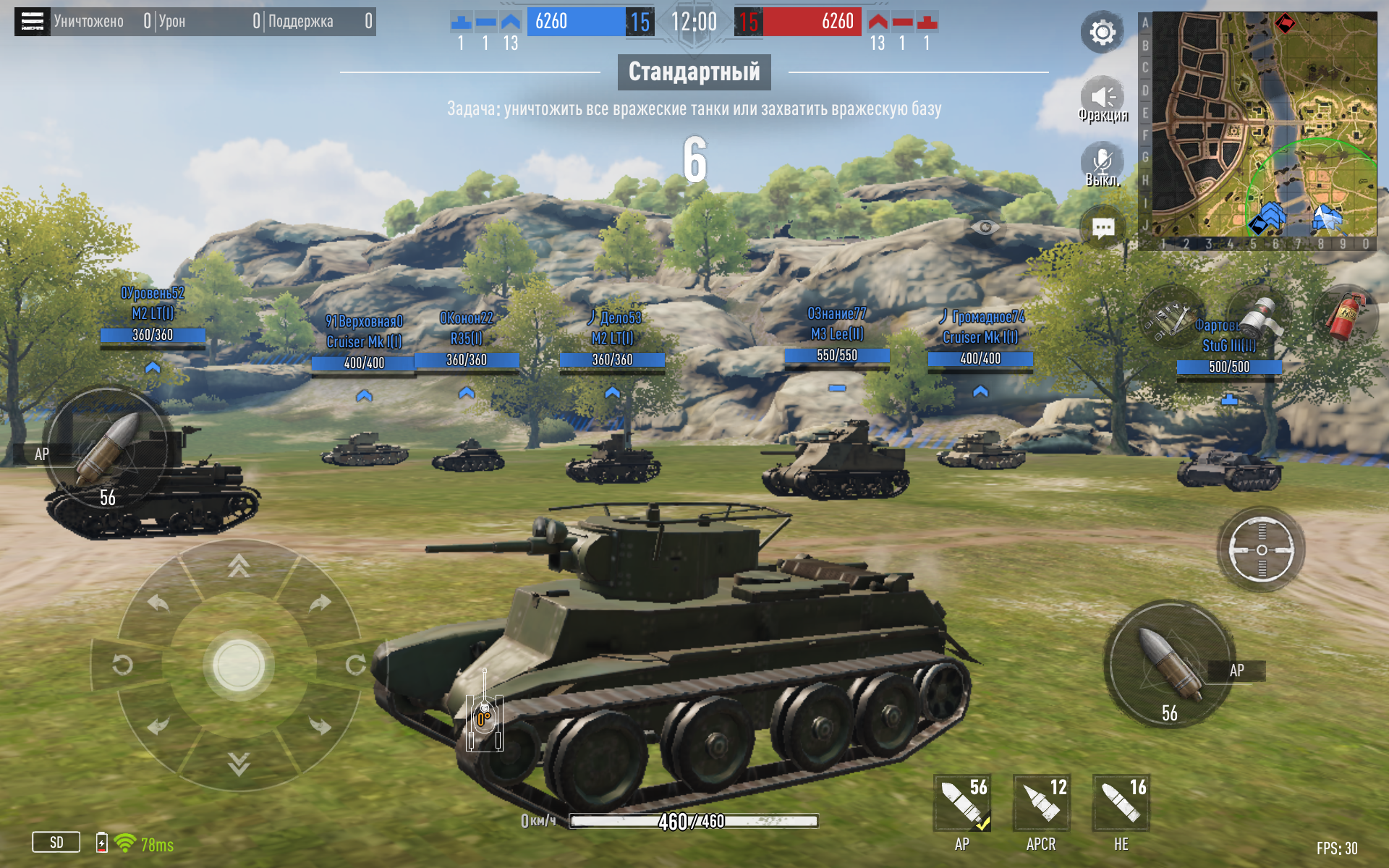Click the eye visibility icon
Screen dimensions: 1389x868
985,228
